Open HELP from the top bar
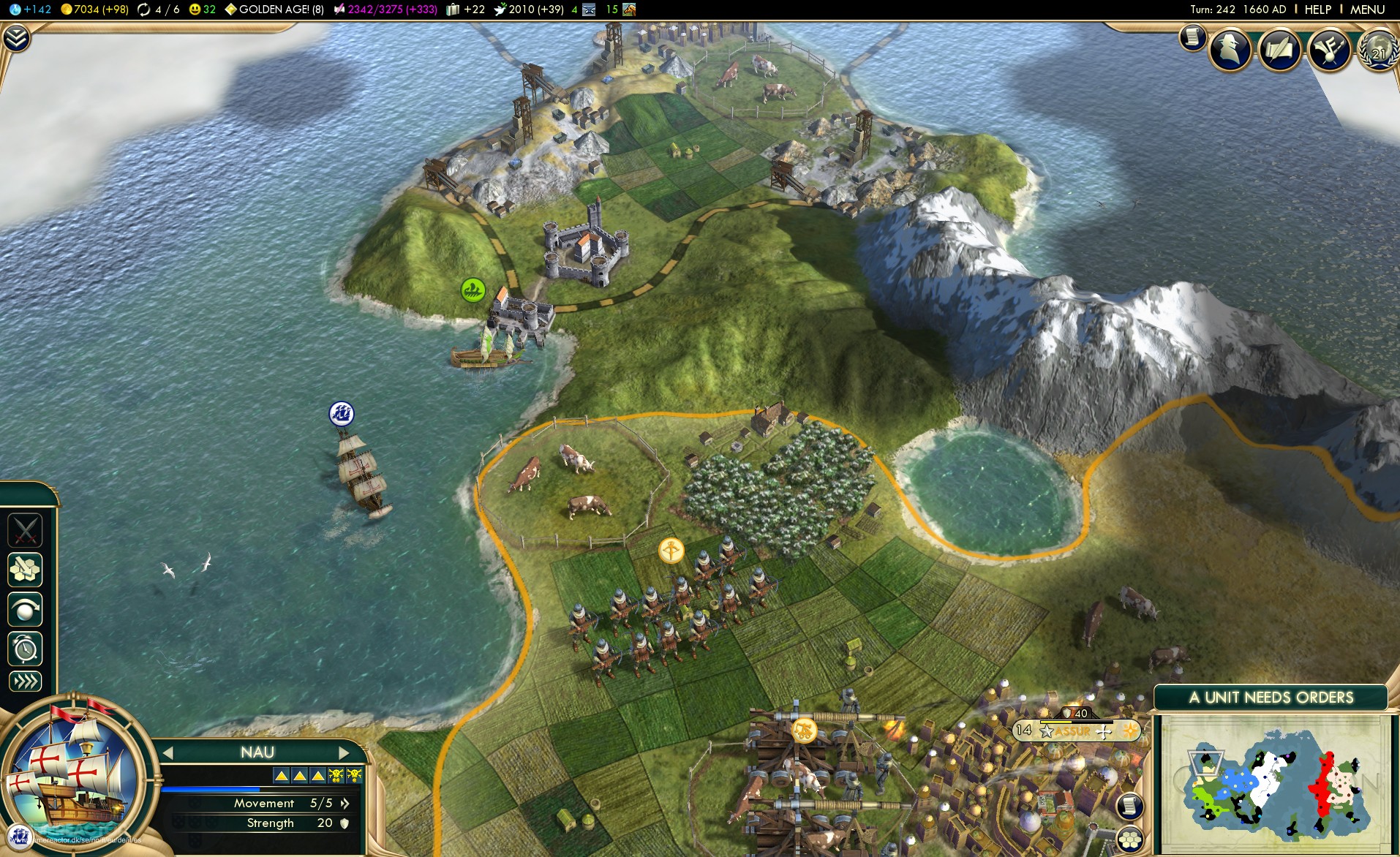The image size is (1400, 857). click(x=1317, y=10)
